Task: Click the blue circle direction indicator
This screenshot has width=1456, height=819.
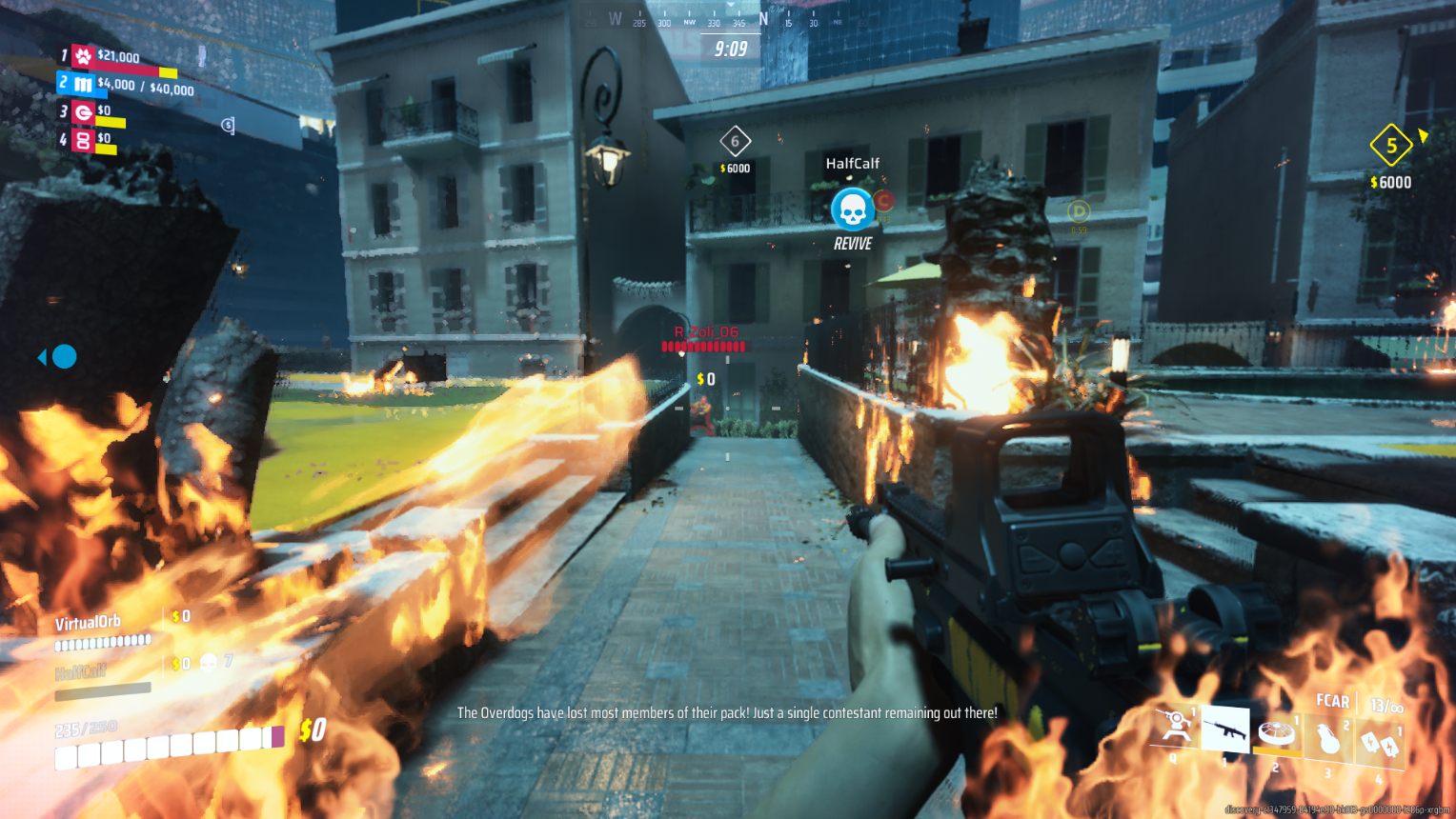Action: pos(64,356)
